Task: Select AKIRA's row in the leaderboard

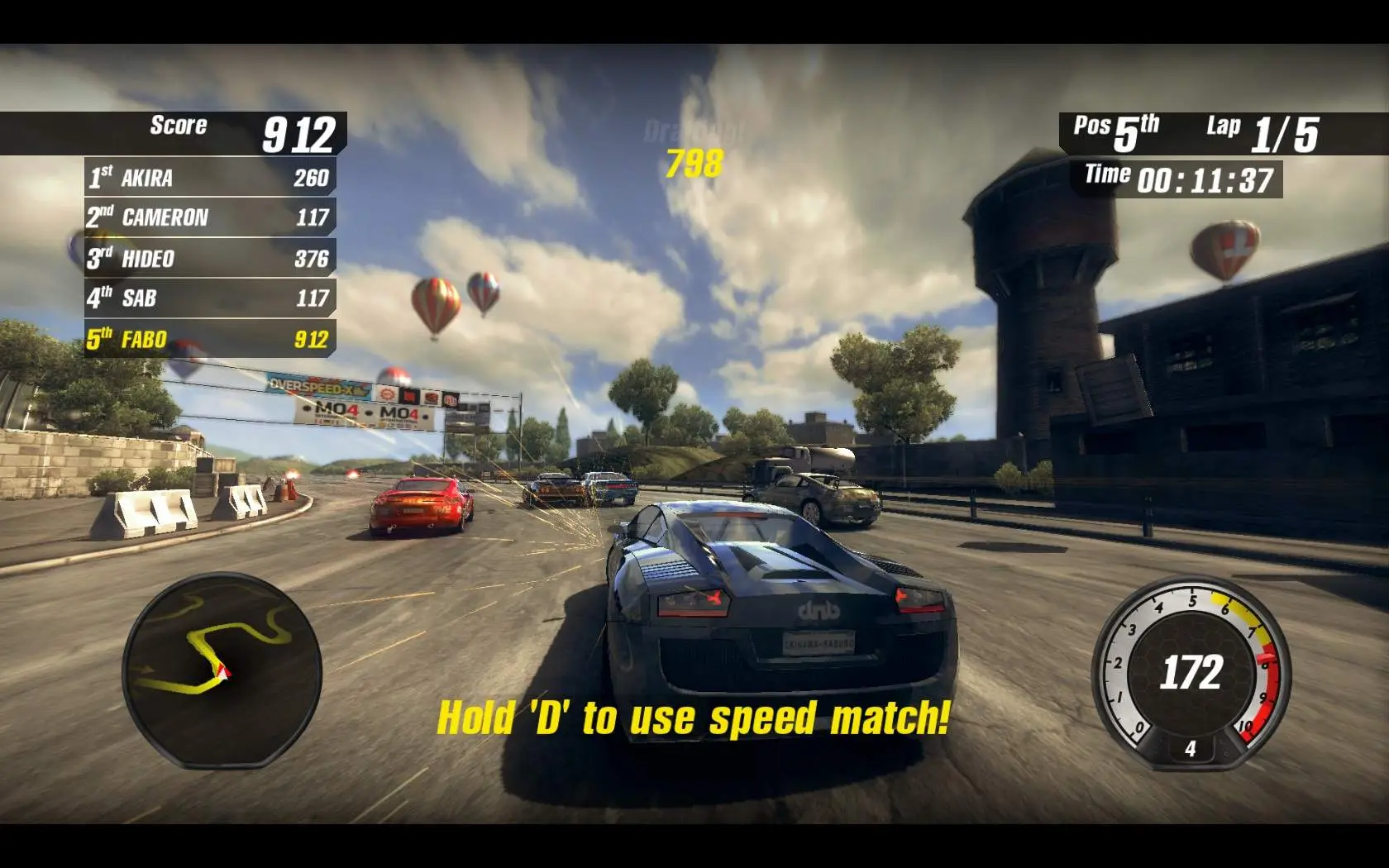Action: click(x=210, y=178)
